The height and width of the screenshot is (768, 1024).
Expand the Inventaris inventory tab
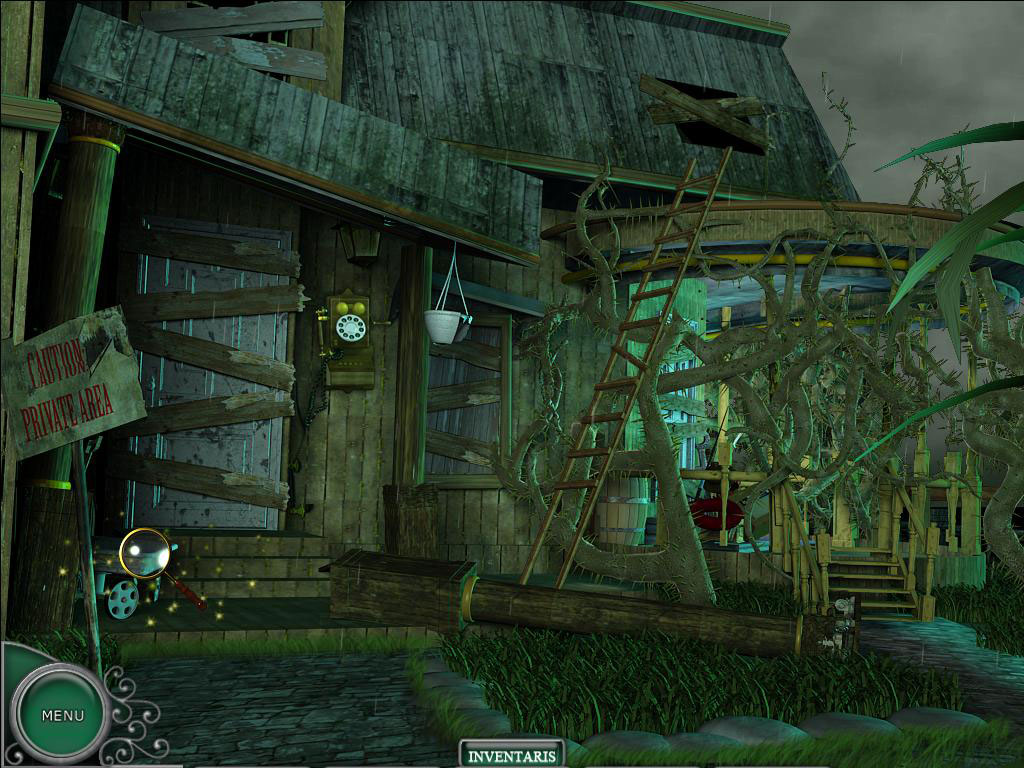pos(511,754)
